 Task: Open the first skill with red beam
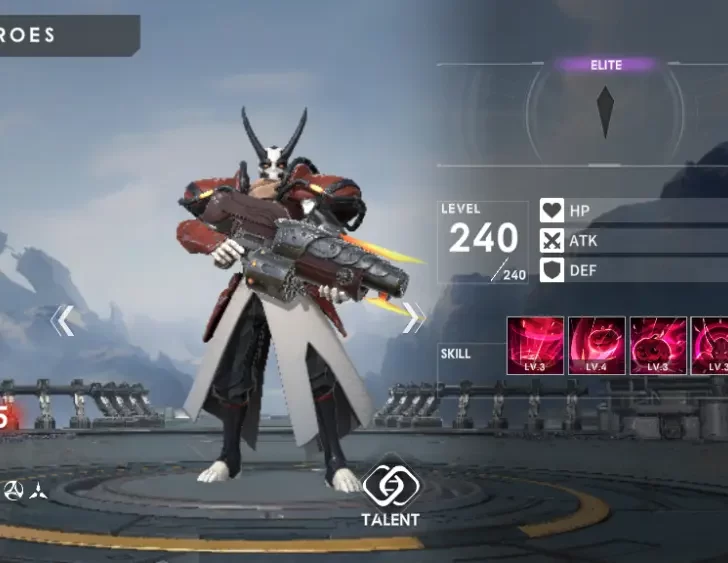point(535,346)
